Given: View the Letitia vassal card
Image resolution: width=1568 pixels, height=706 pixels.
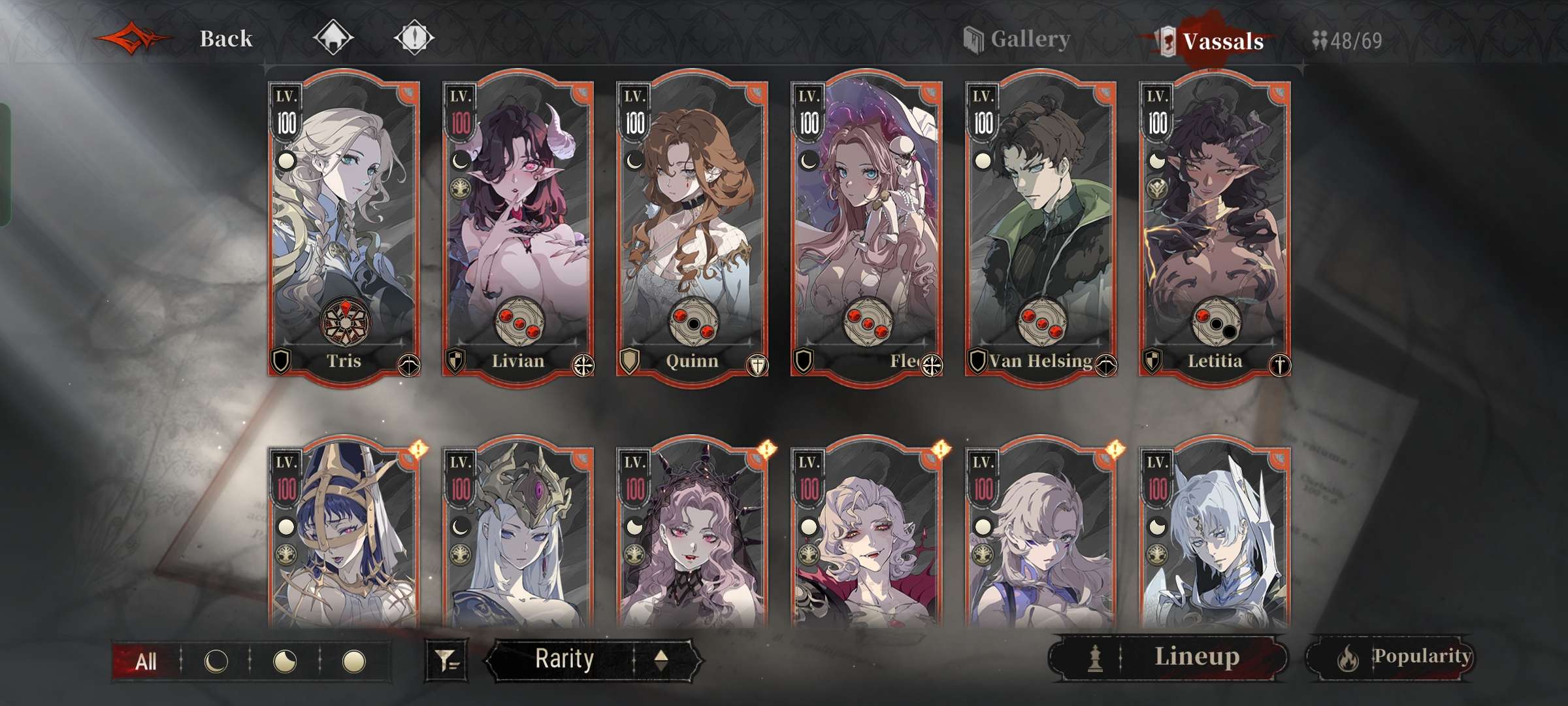Looking at the screenshot, I should click(1215, 229).
